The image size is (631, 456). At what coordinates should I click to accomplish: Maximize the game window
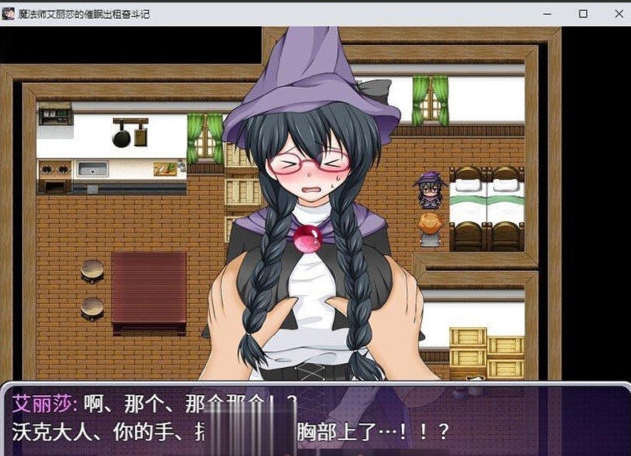pos(583,14)
